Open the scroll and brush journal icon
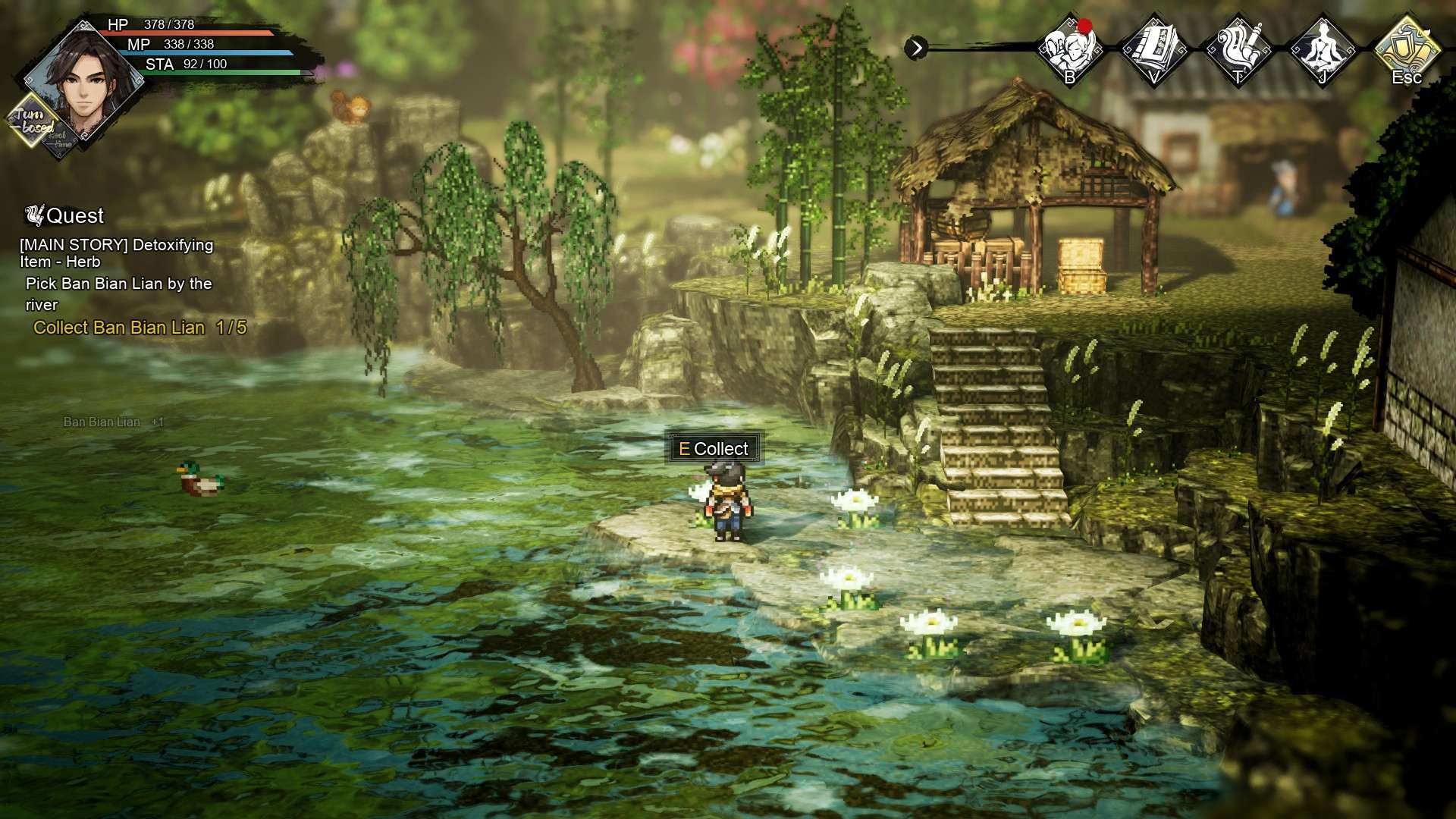This screenshot has height=819, width=1456. click(1238, 49)
